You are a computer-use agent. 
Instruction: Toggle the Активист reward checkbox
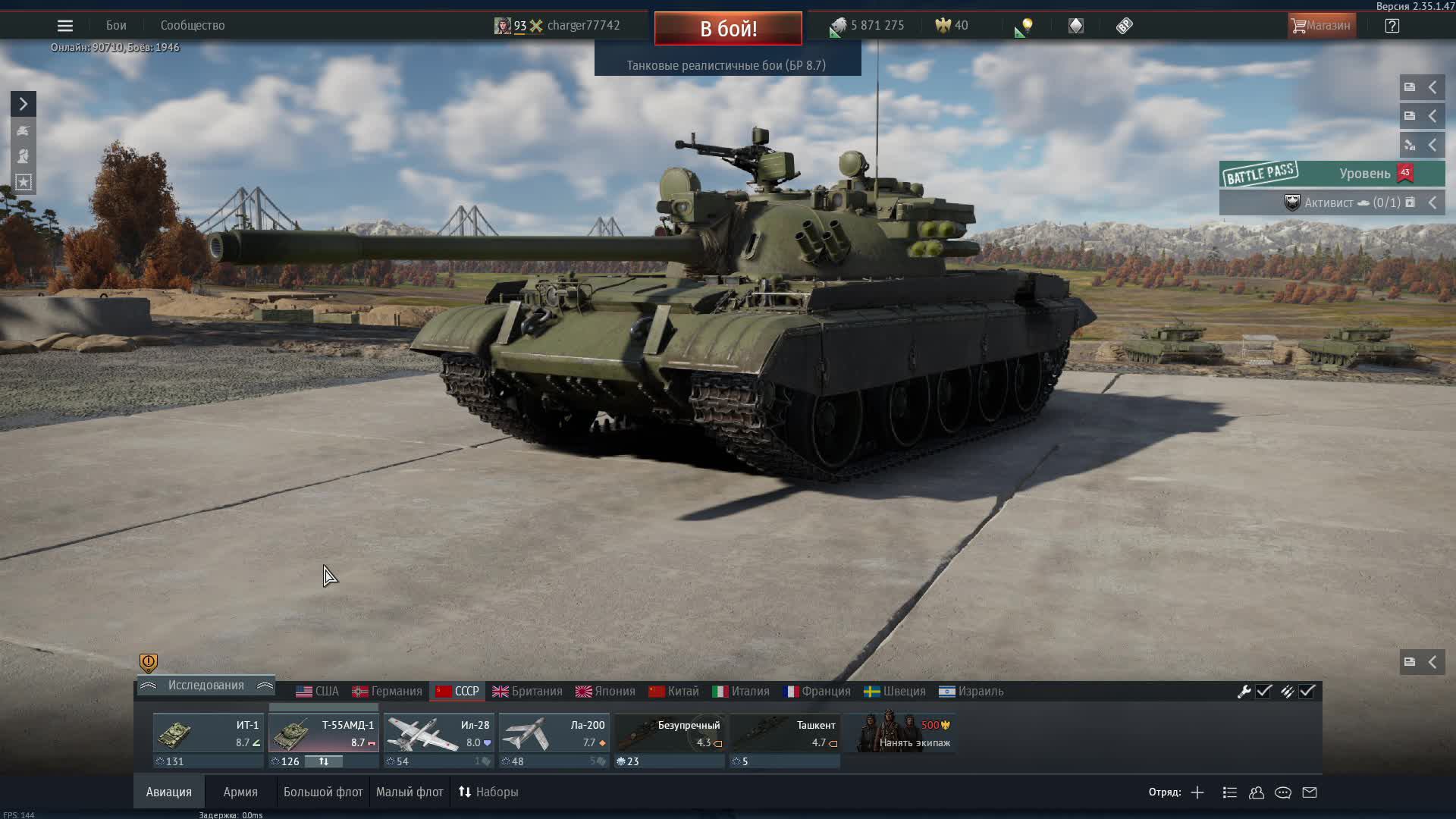coord(1409,202)
